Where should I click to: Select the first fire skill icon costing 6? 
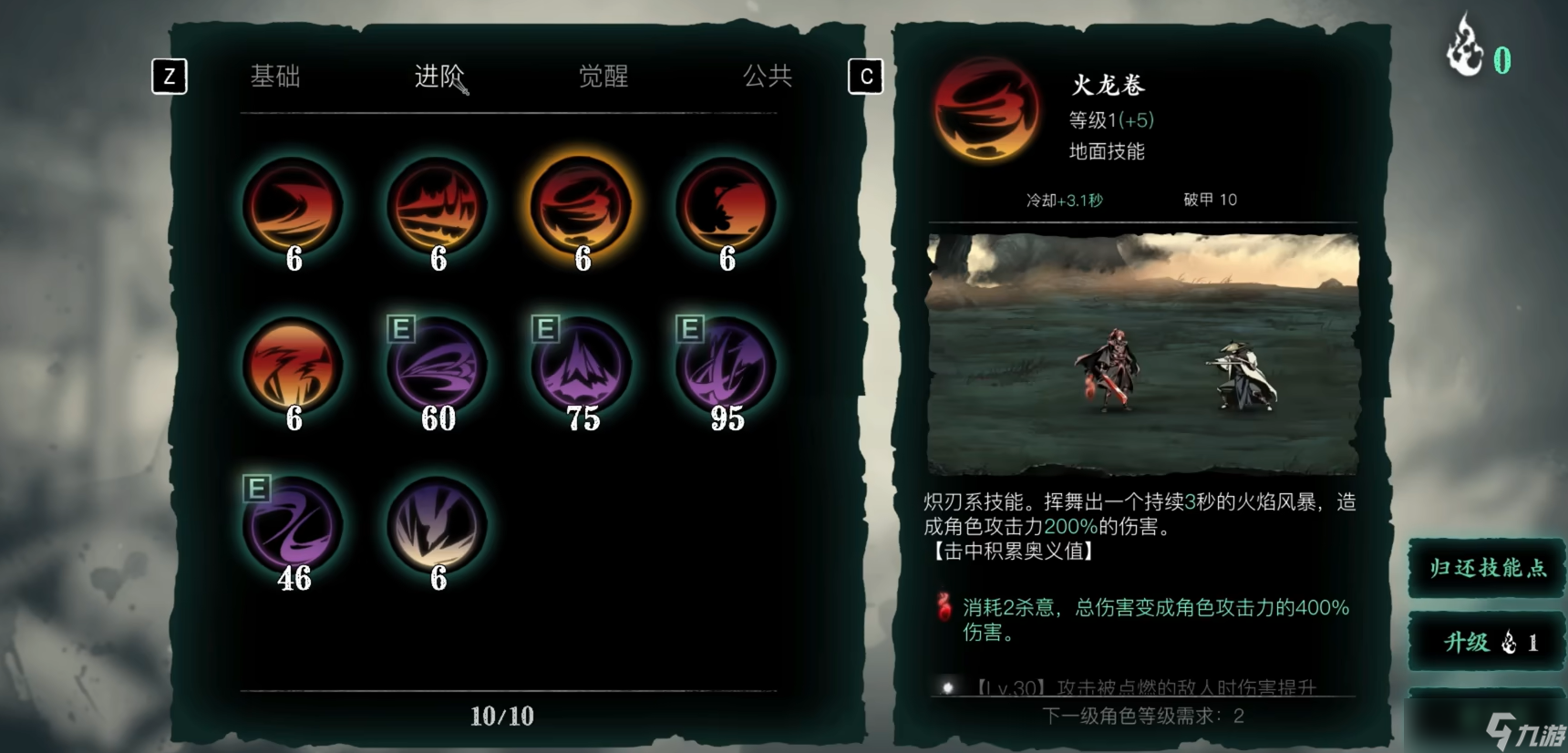click(x=294, y=208)
